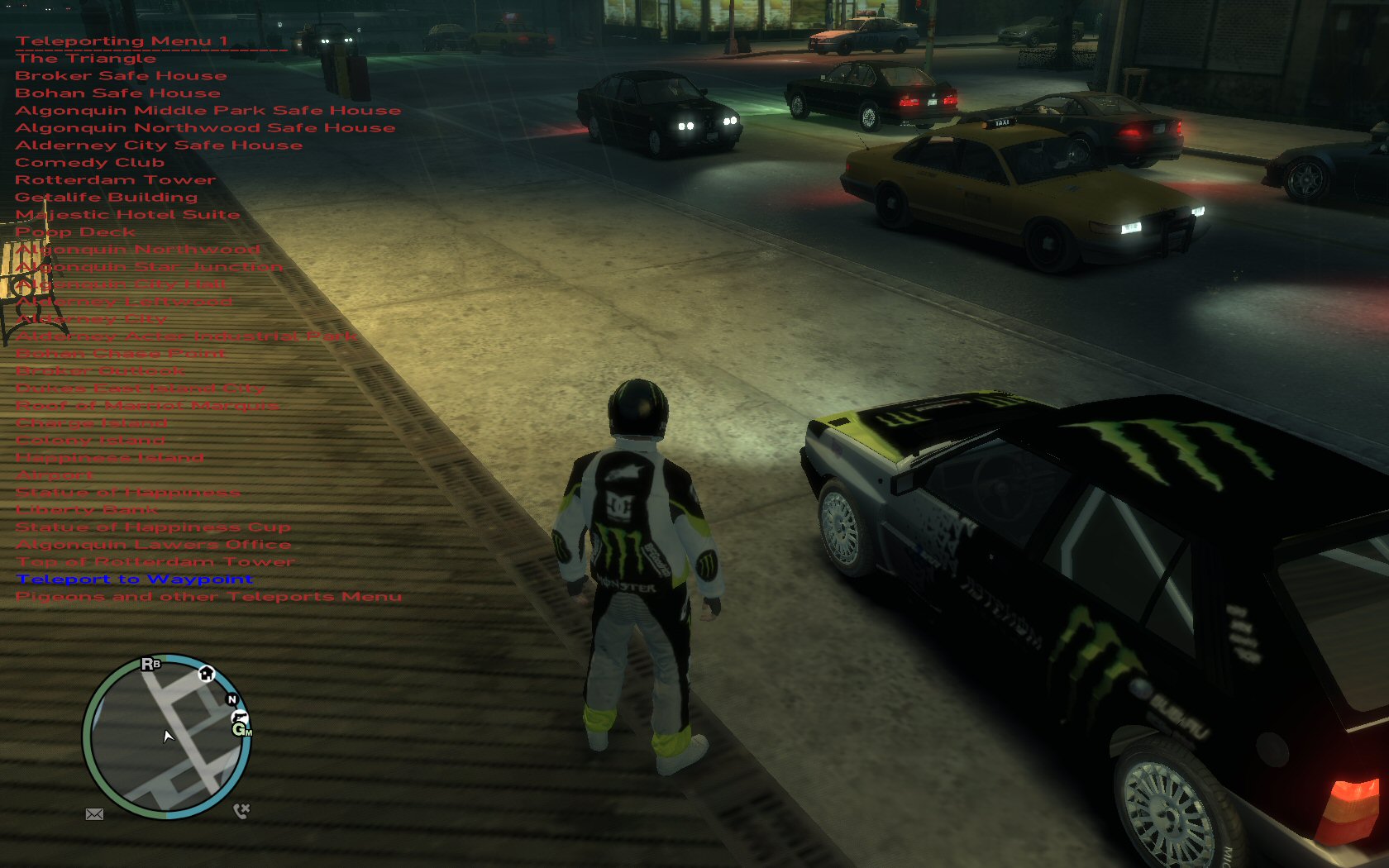This screenshot has height=868, width=1389.
Task: Select Top of Rotterdam Tower entry
Action: tap(155, 562)
